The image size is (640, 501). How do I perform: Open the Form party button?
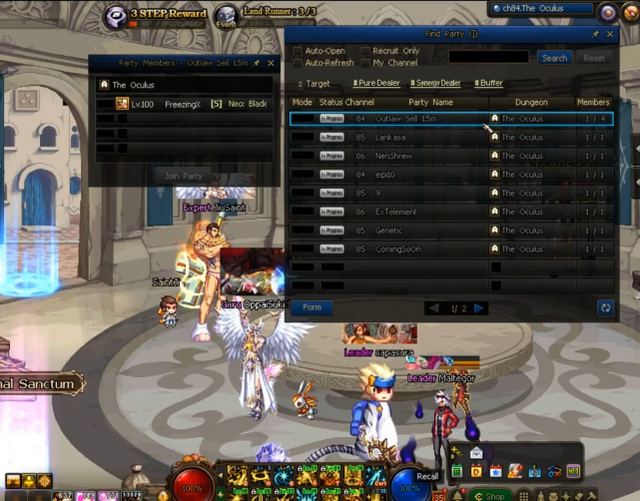click(312, 308)
